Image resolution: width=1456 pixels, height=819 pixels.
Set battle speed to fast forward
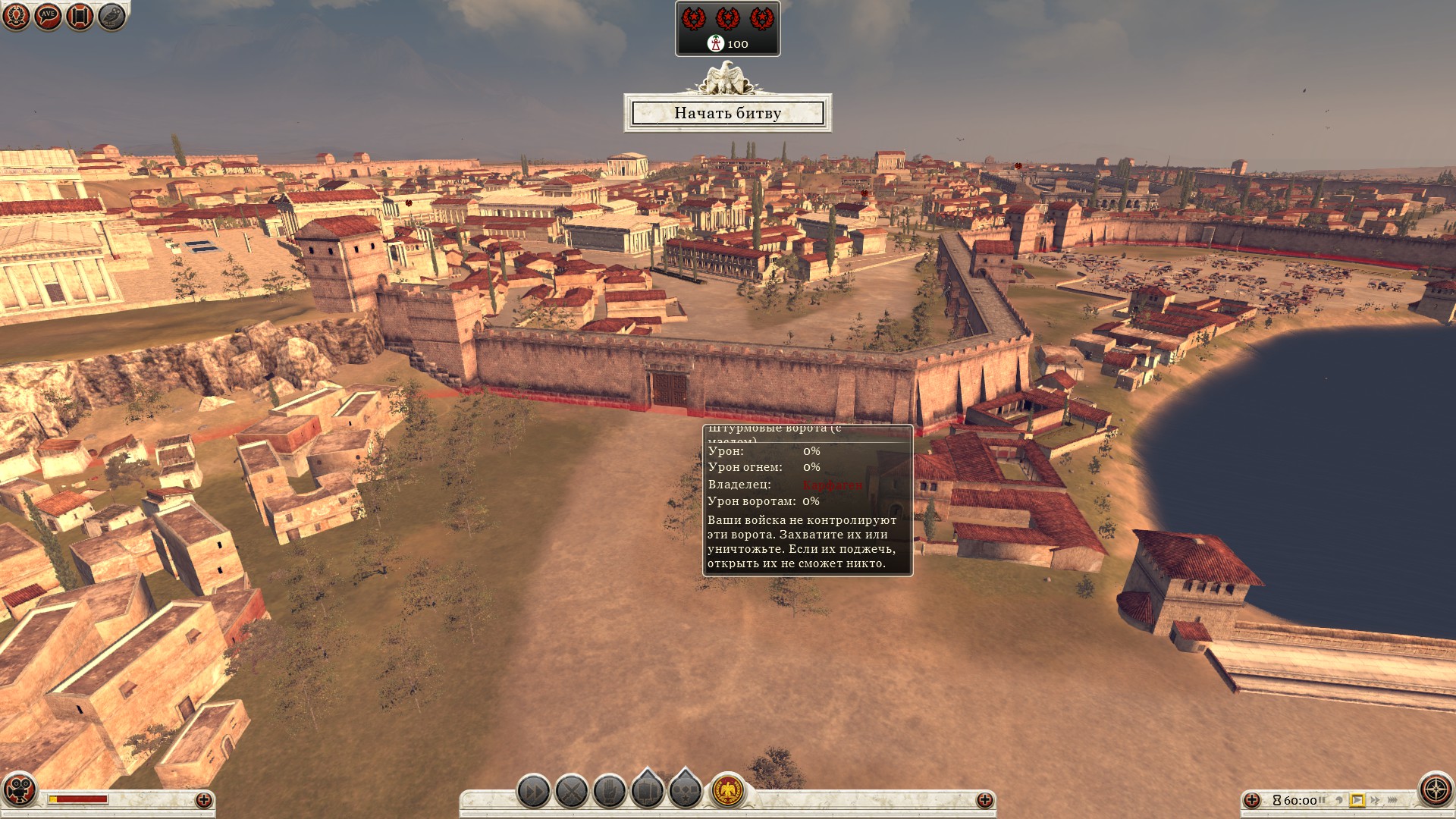[x=1375, y=800]
